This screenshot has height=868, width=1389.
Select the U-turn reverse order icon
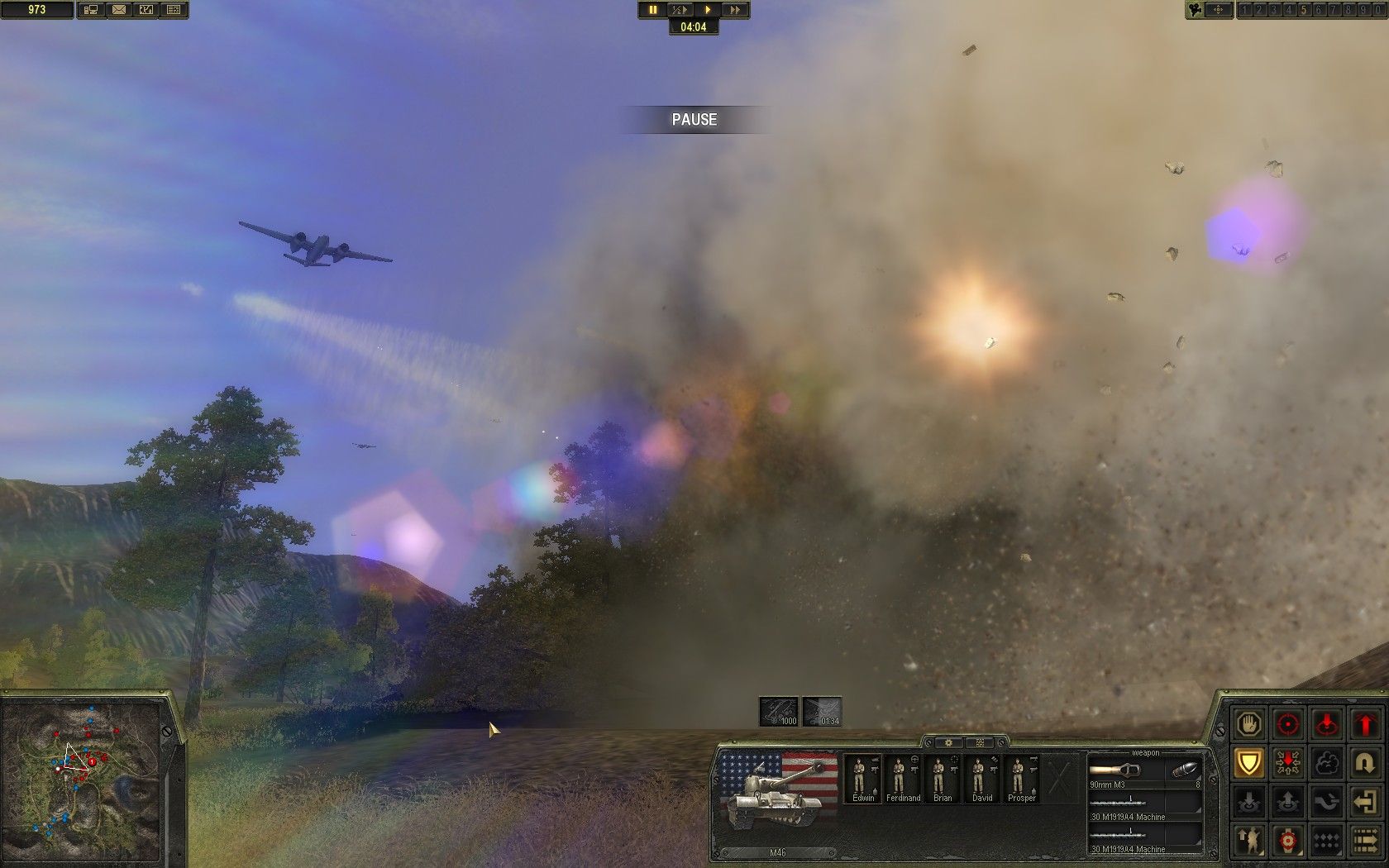tap(1366, 763)
